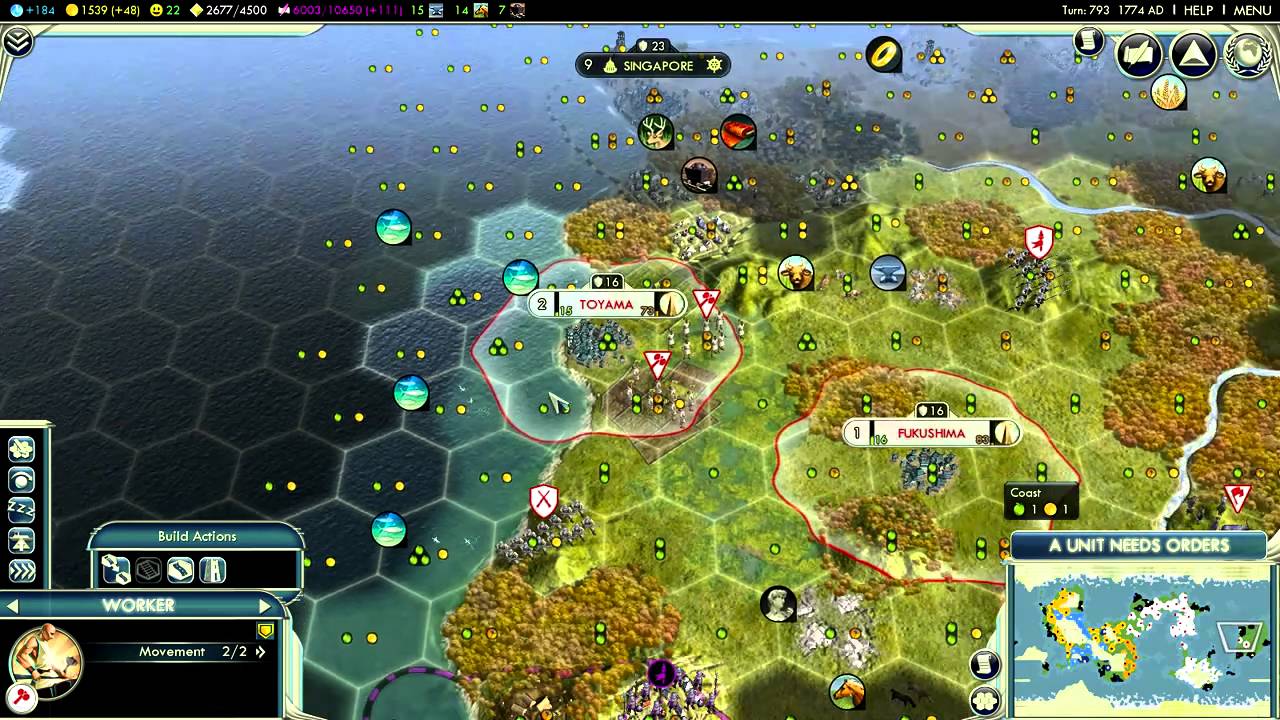Click the Worker unit portrait
This screenshot has height=720, width=1280.
(x=45, y=658)
